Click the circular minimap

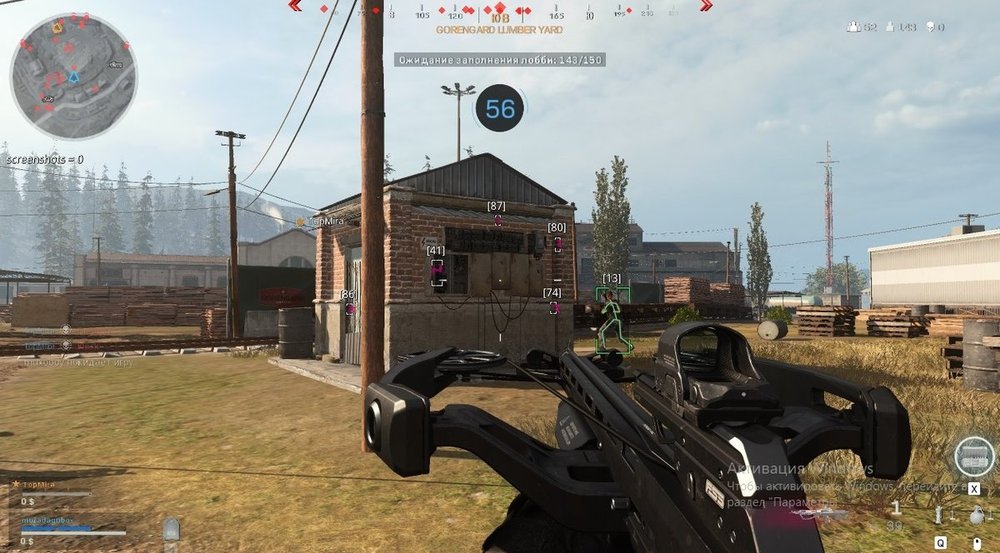click(x=73, y=75)
